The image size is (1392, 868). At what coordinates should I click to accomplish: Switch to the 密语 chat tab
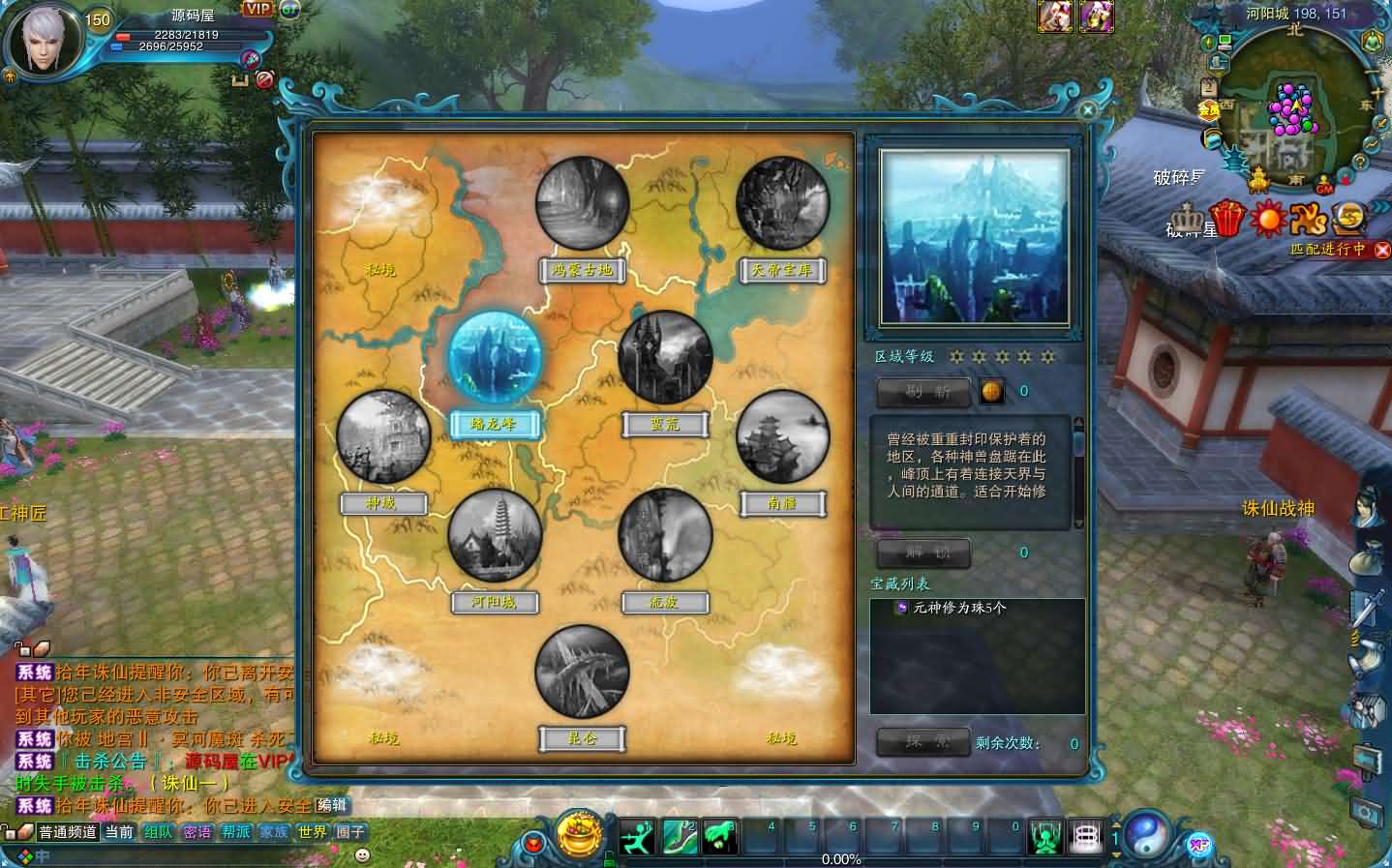click(x=200, y=829)
